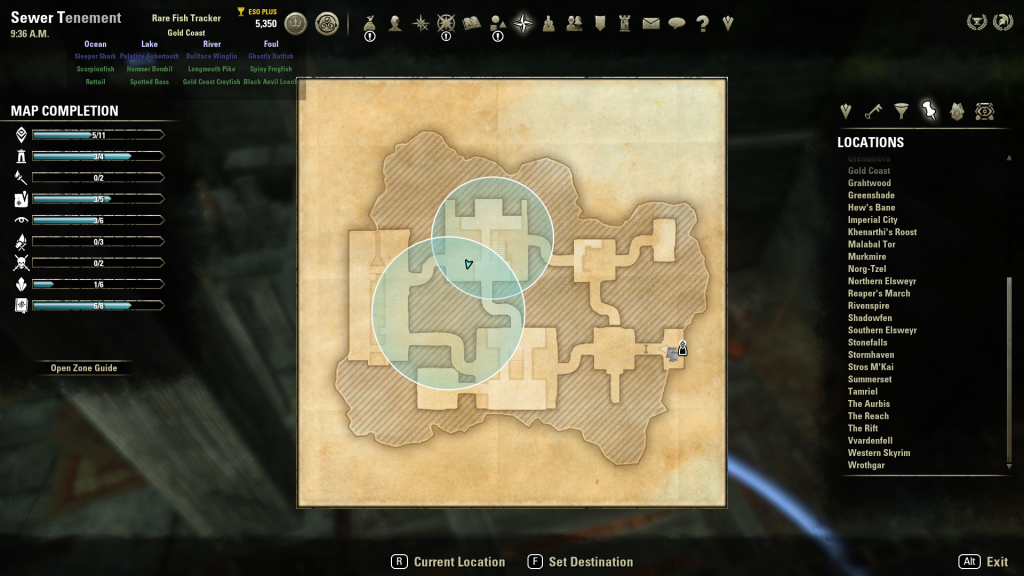Click the door exit marker on map
This screenshot has height=576, width=1024.
click(x=682, y=349)
